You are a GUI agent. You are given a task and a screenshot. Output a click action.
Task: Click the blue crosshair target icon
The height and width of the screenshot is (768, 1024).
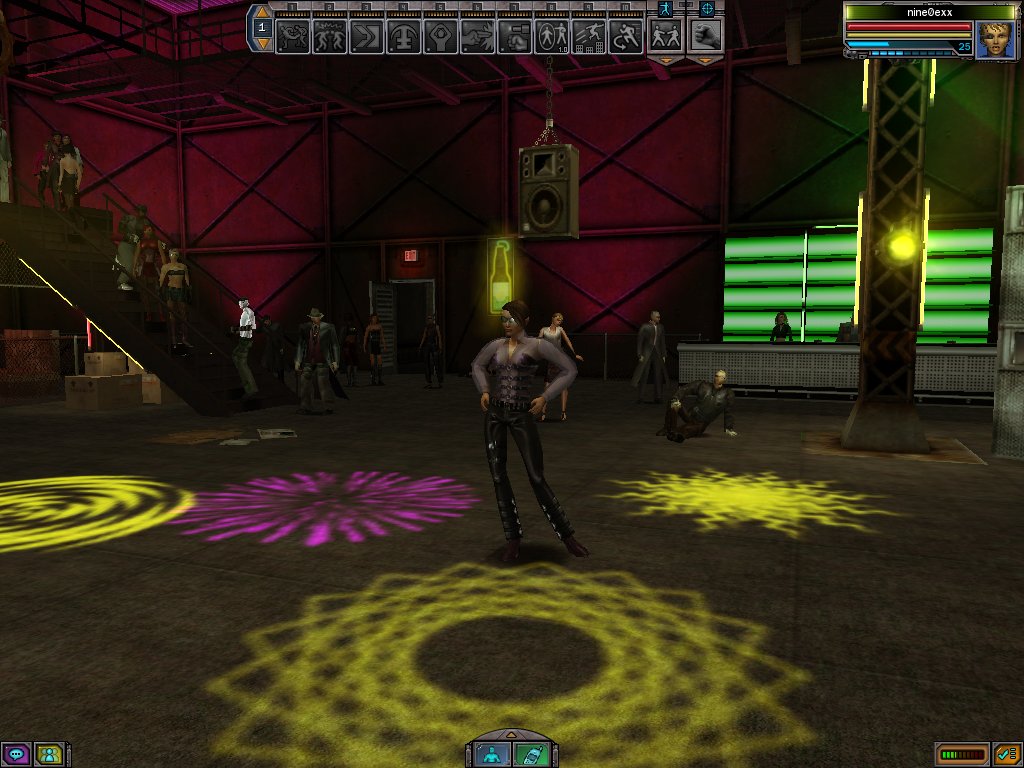tap(707, 8)
